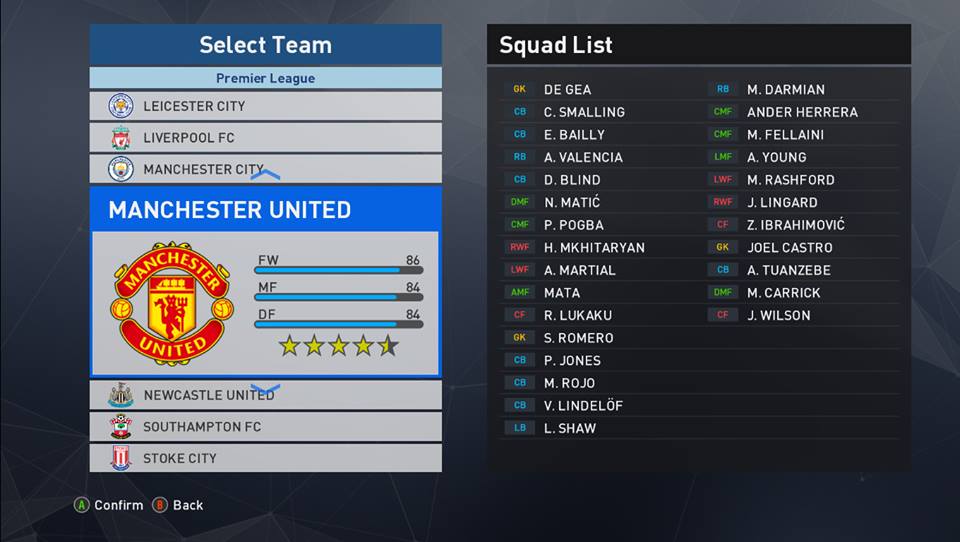Select H. Mkhitaryan squad row

click(x=594, y=247)
